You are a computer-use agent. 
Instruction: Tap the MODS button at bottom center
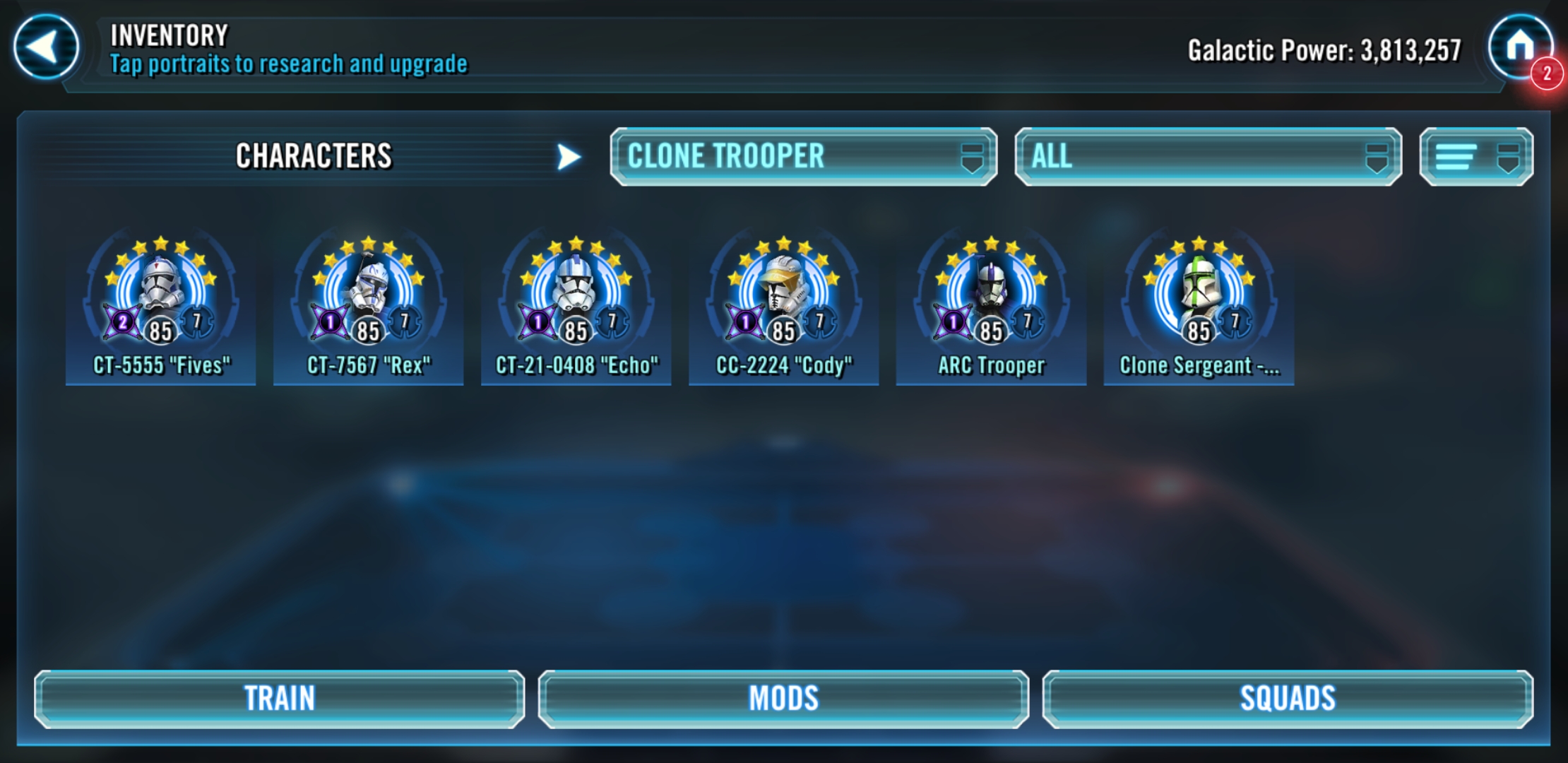coord(784,698)
